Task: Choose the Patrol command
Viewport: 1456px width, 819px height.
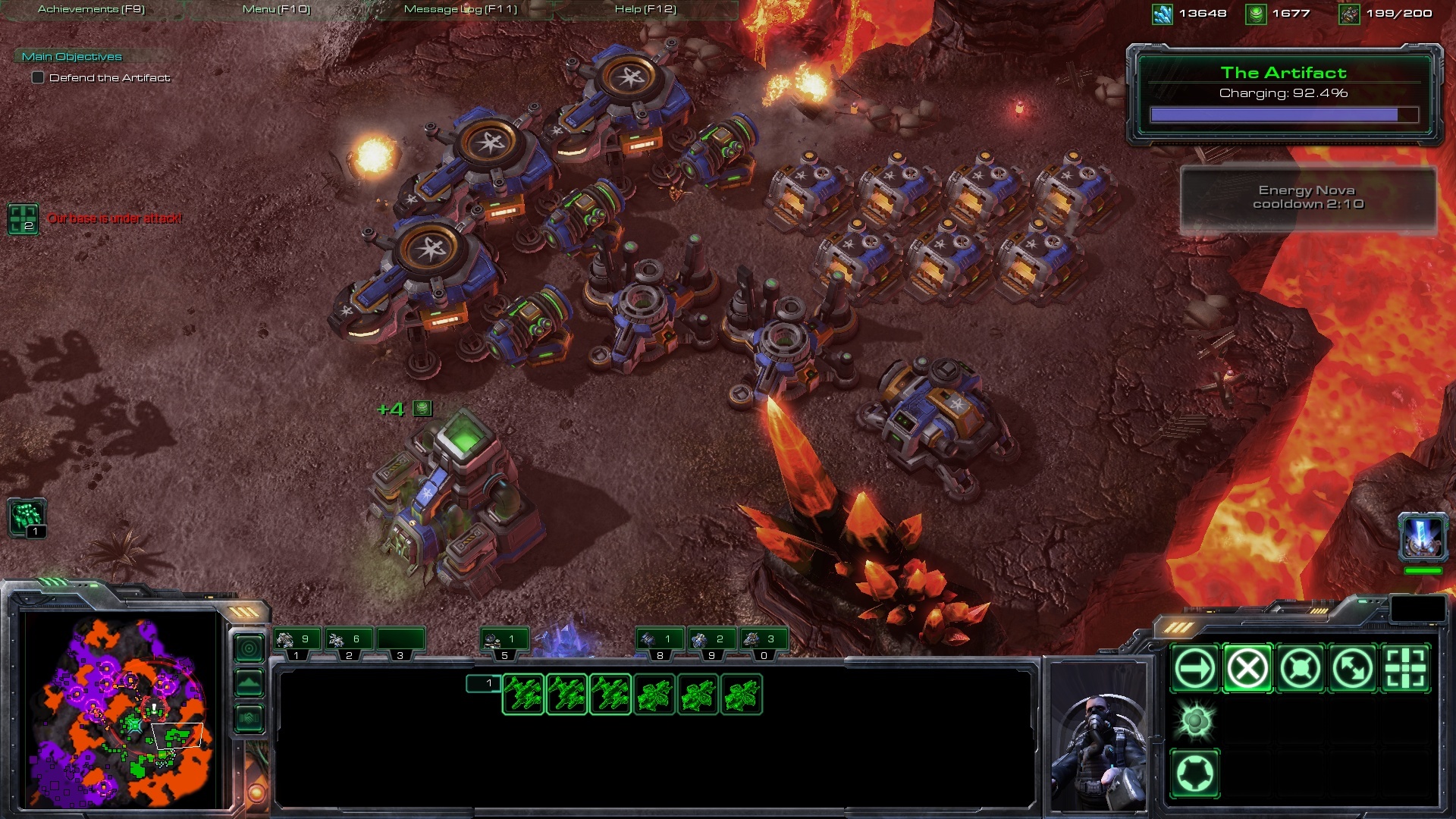Action: [x=1352, y=669]
